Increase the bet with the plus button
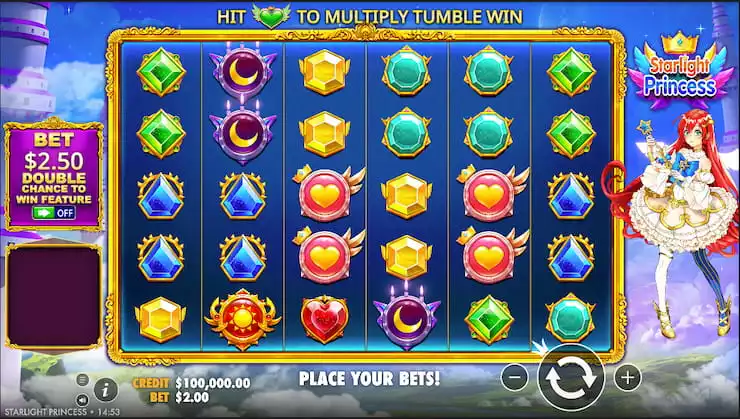740x419 pixels. coord(627,378)
